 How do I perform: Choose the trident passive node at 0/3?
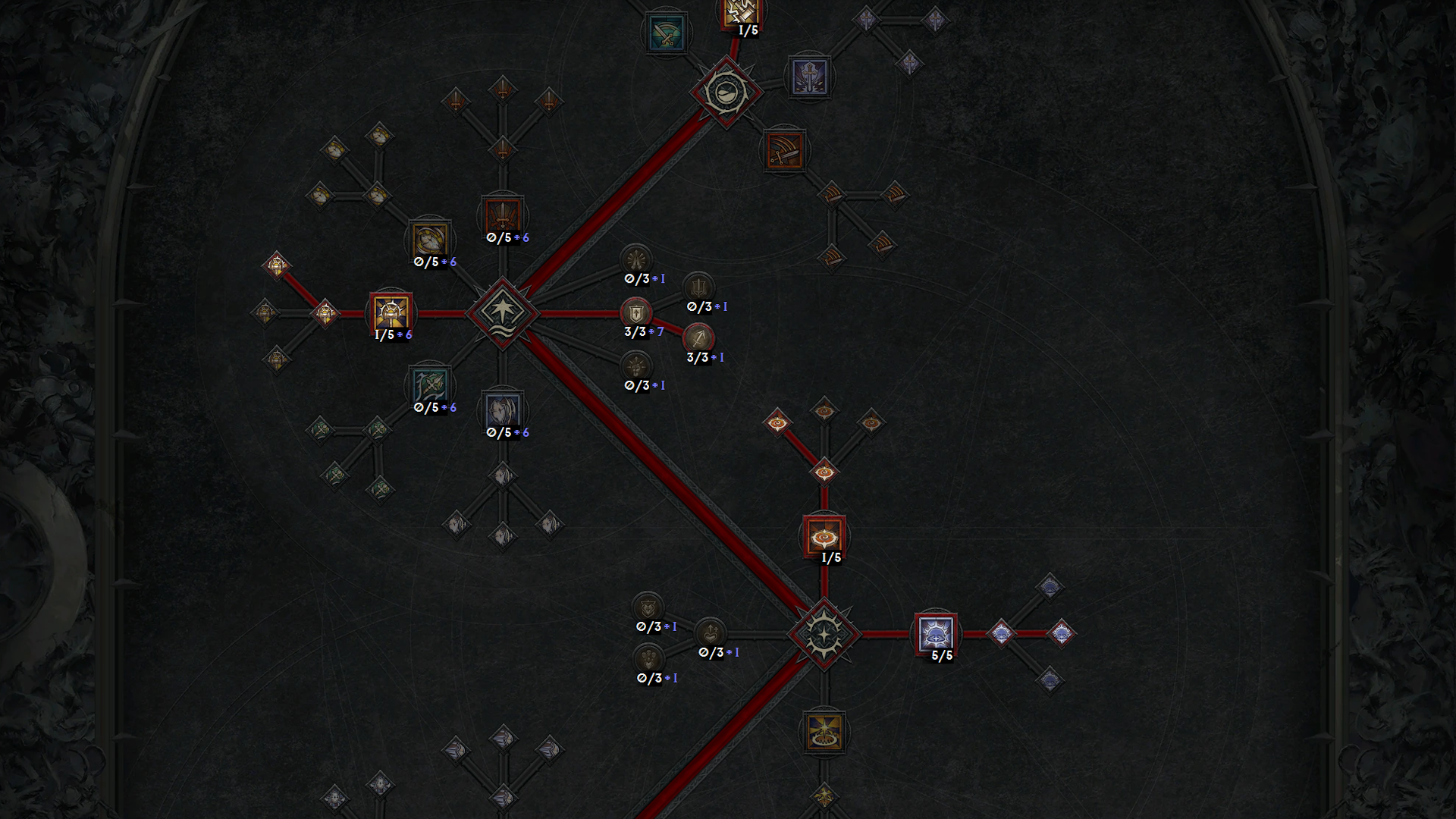pos(698,287)
